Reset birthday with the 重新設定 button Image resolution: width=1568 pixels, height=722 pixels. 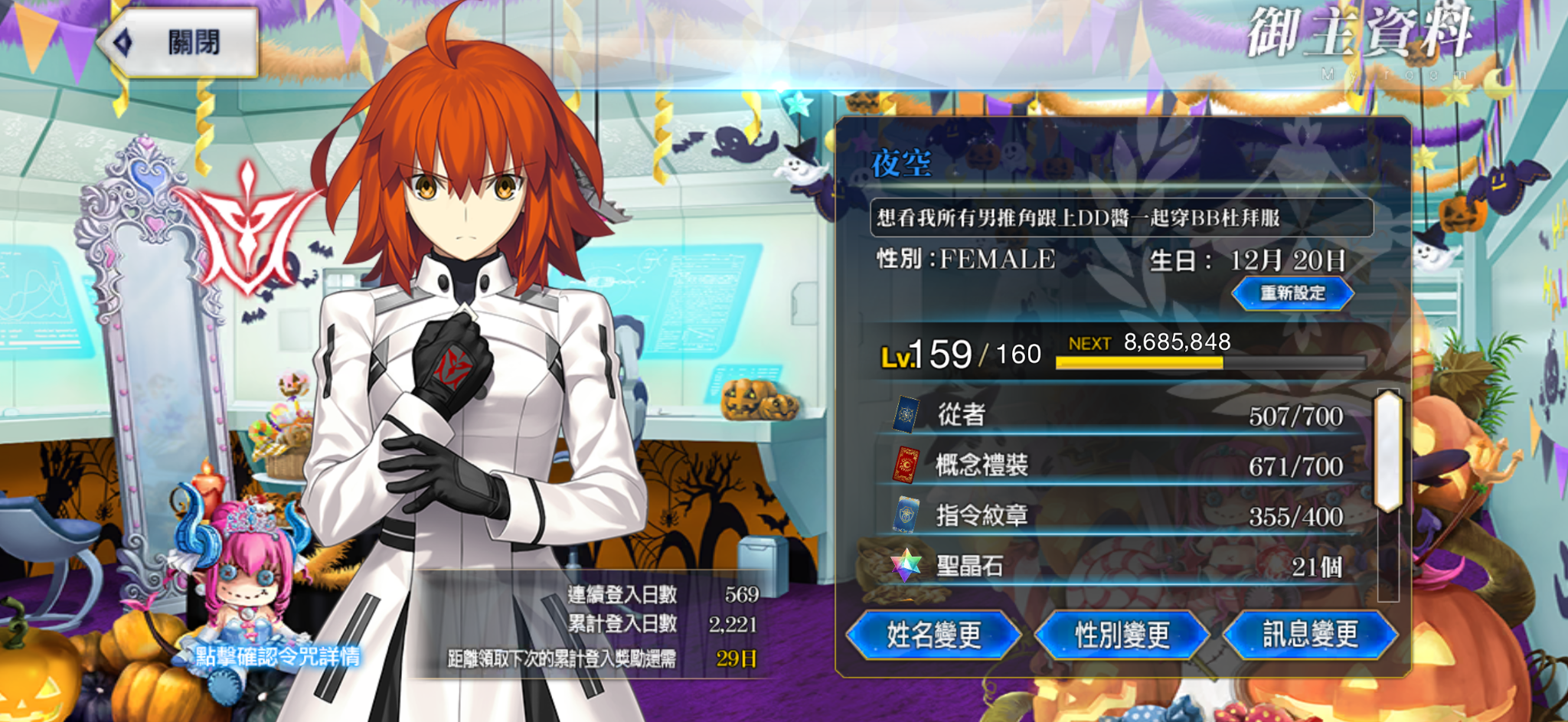1292,293
